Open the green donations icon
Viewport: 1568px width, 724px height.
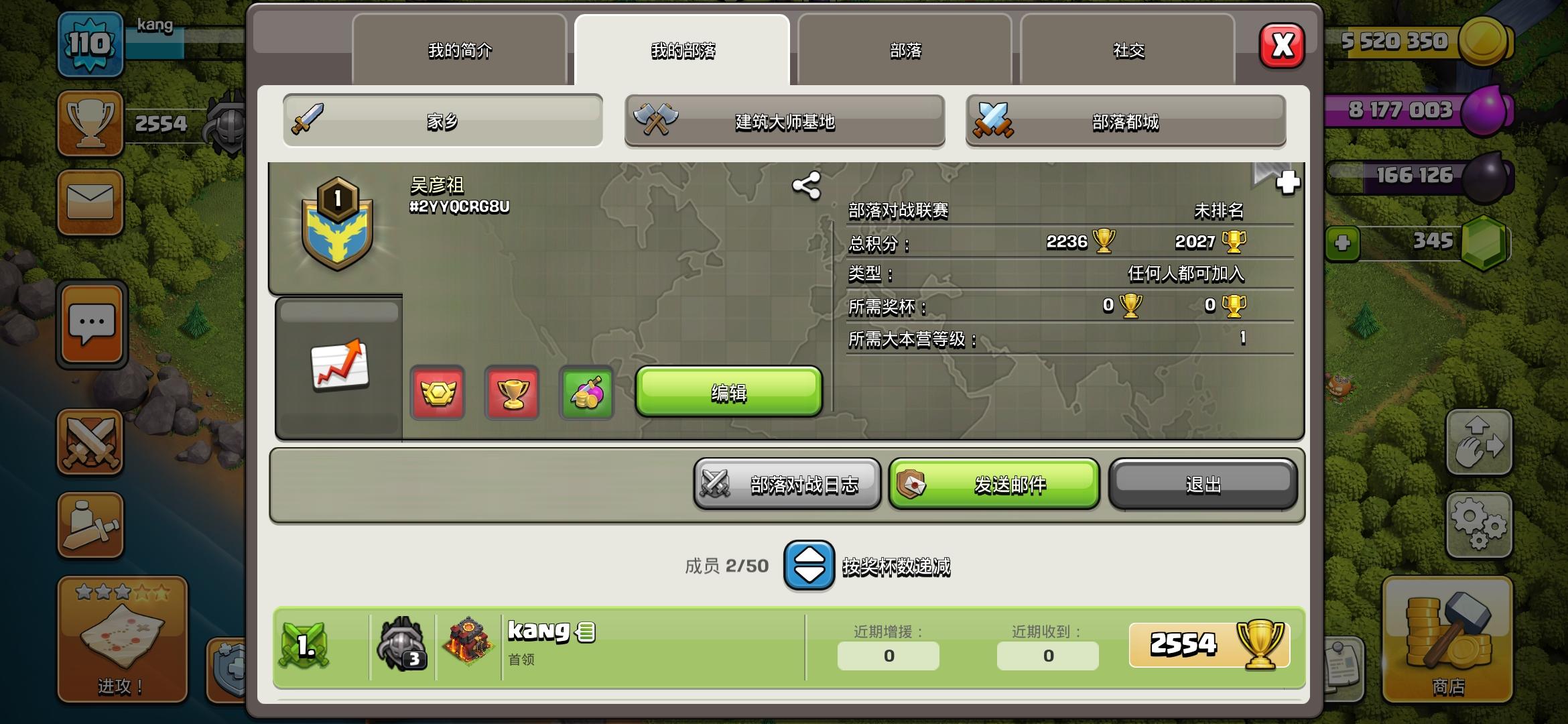pos(587,394)
